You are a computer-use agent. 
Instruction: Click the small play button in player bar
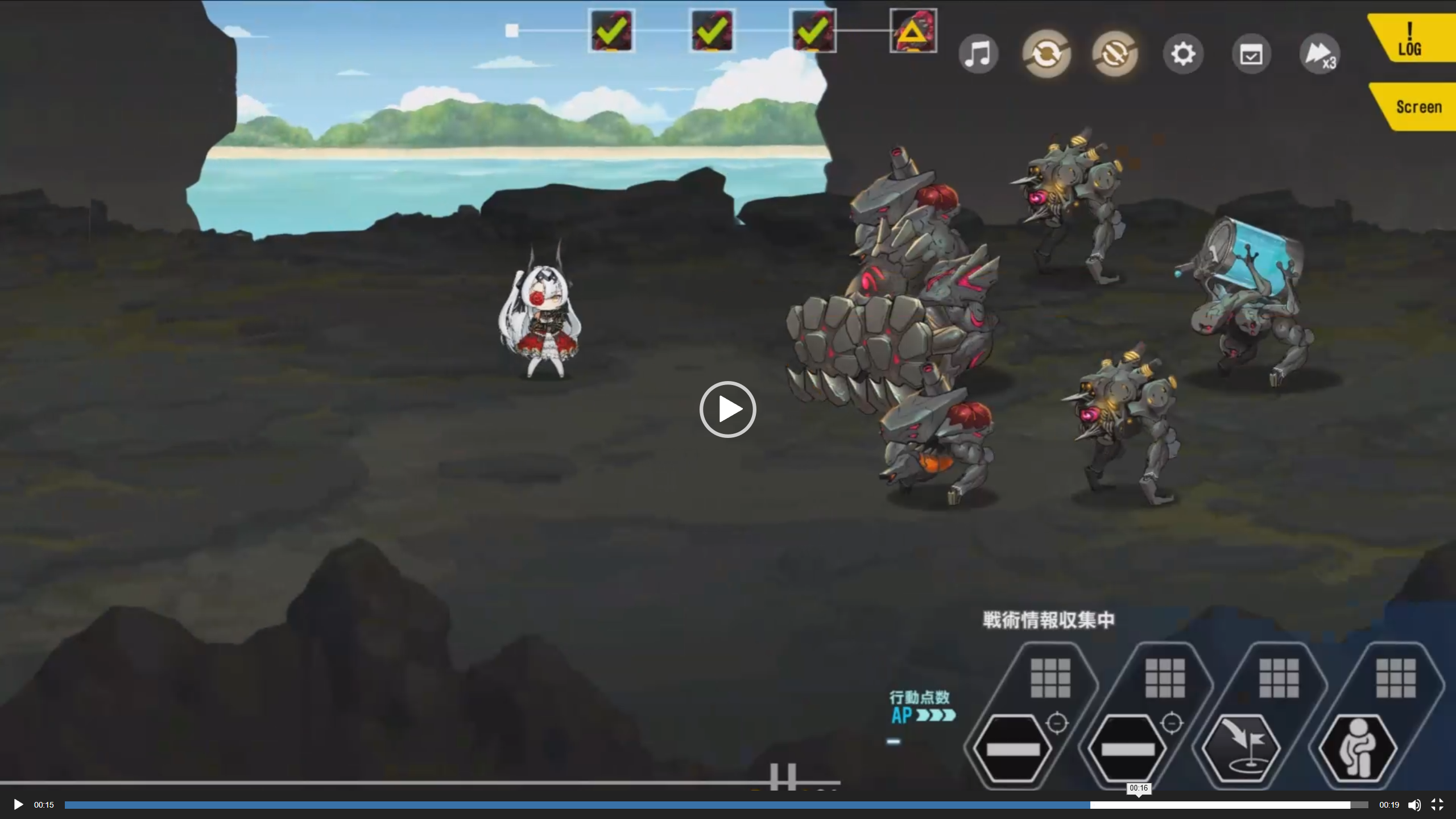pyautogui.click(x=18, y=805)
